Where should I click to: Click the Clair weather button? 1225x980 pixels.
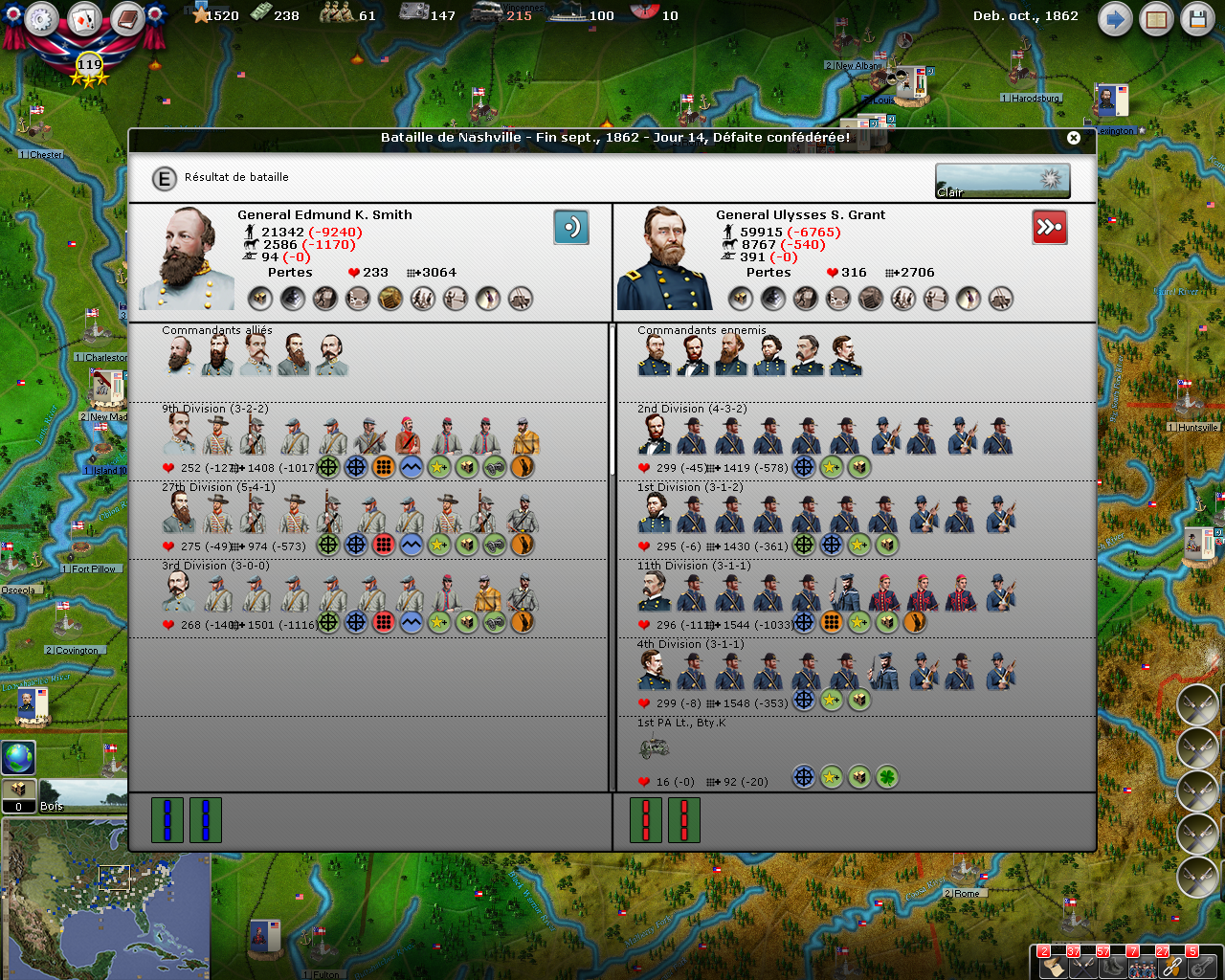click(1002, 180)
